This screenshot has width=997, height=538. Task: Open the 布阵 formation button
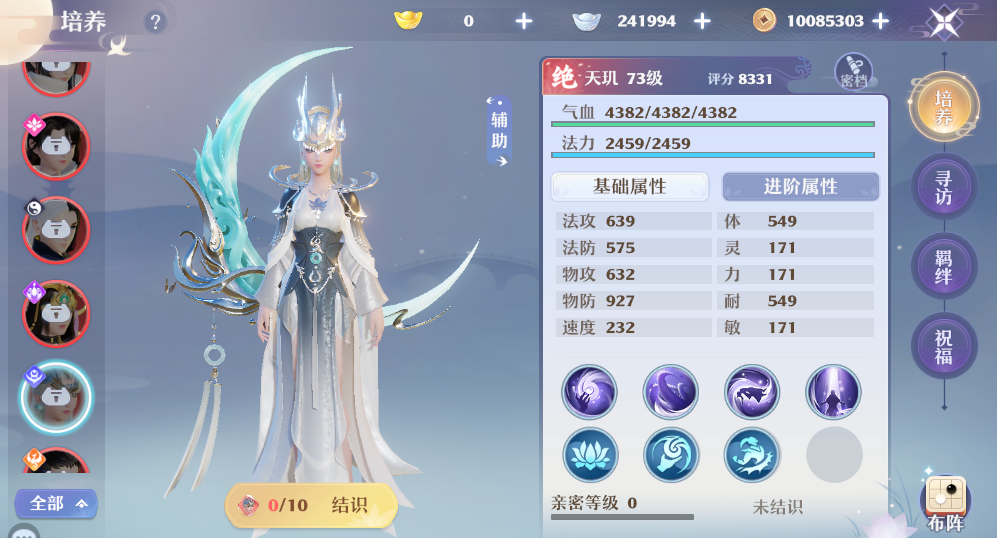coord(945,505)
